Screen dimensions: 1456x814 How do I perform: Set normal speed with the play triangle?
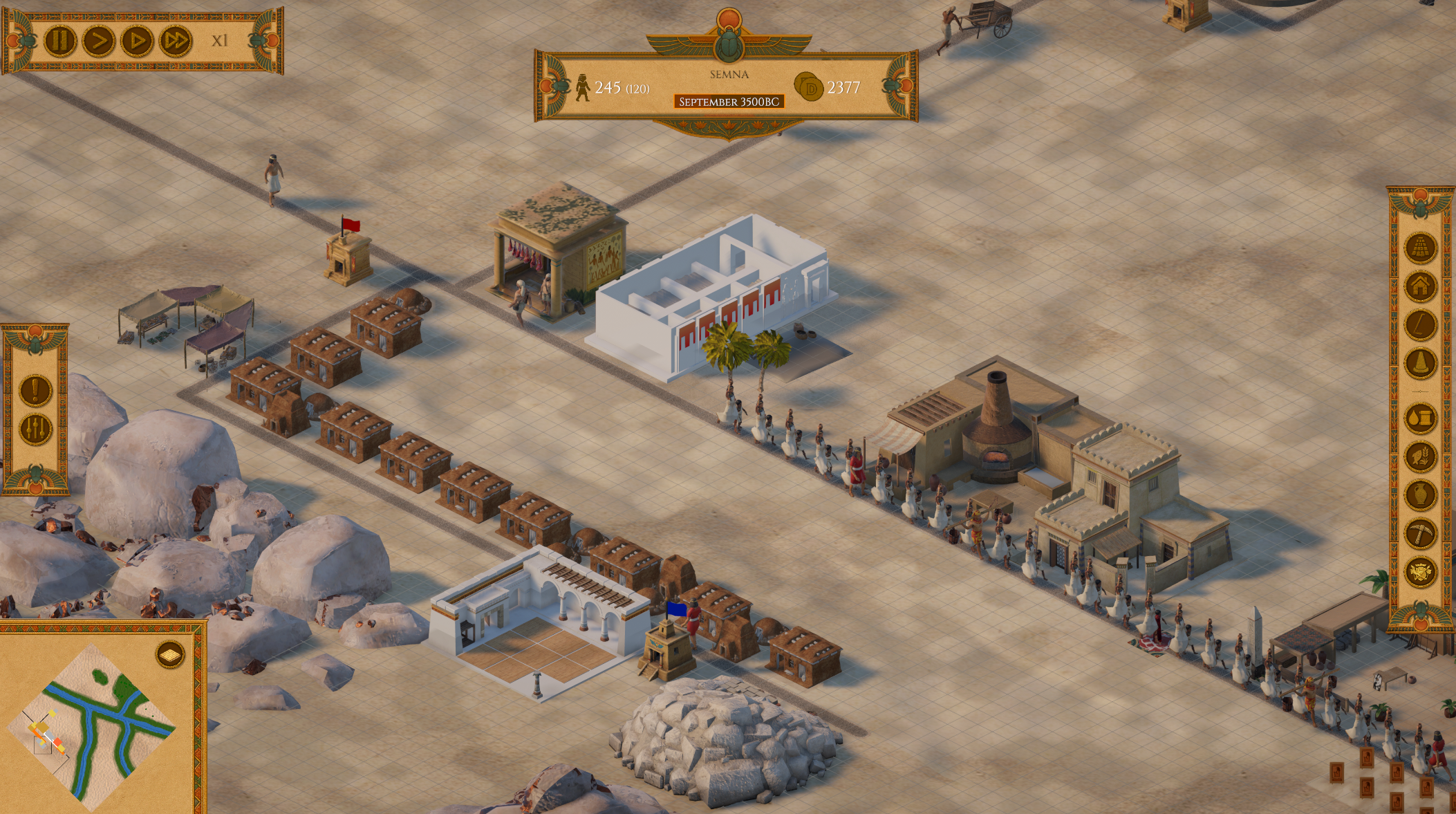(137, 40)
